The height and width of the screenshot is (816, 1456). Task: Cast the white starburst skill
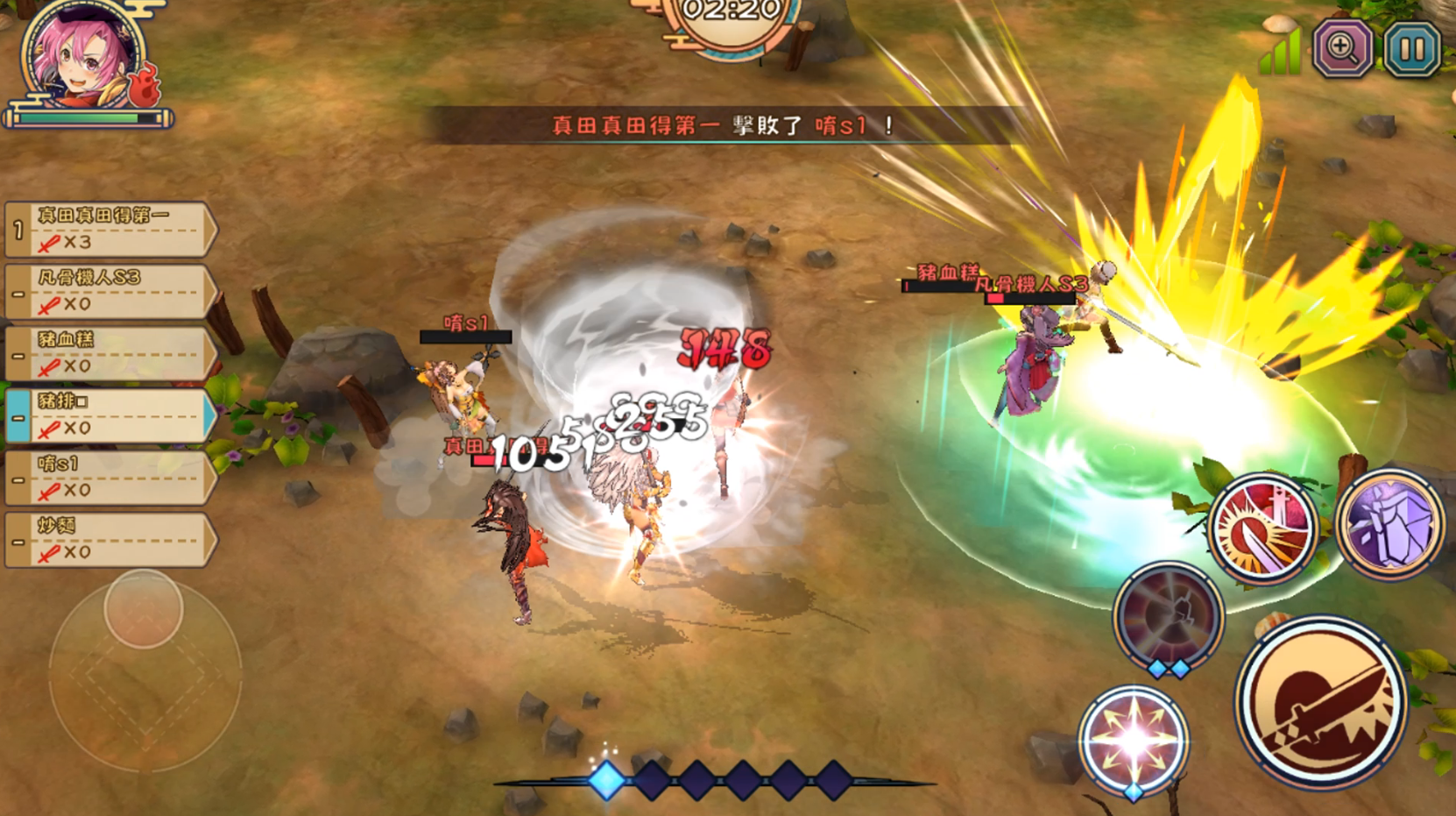tap(1134, 741)
